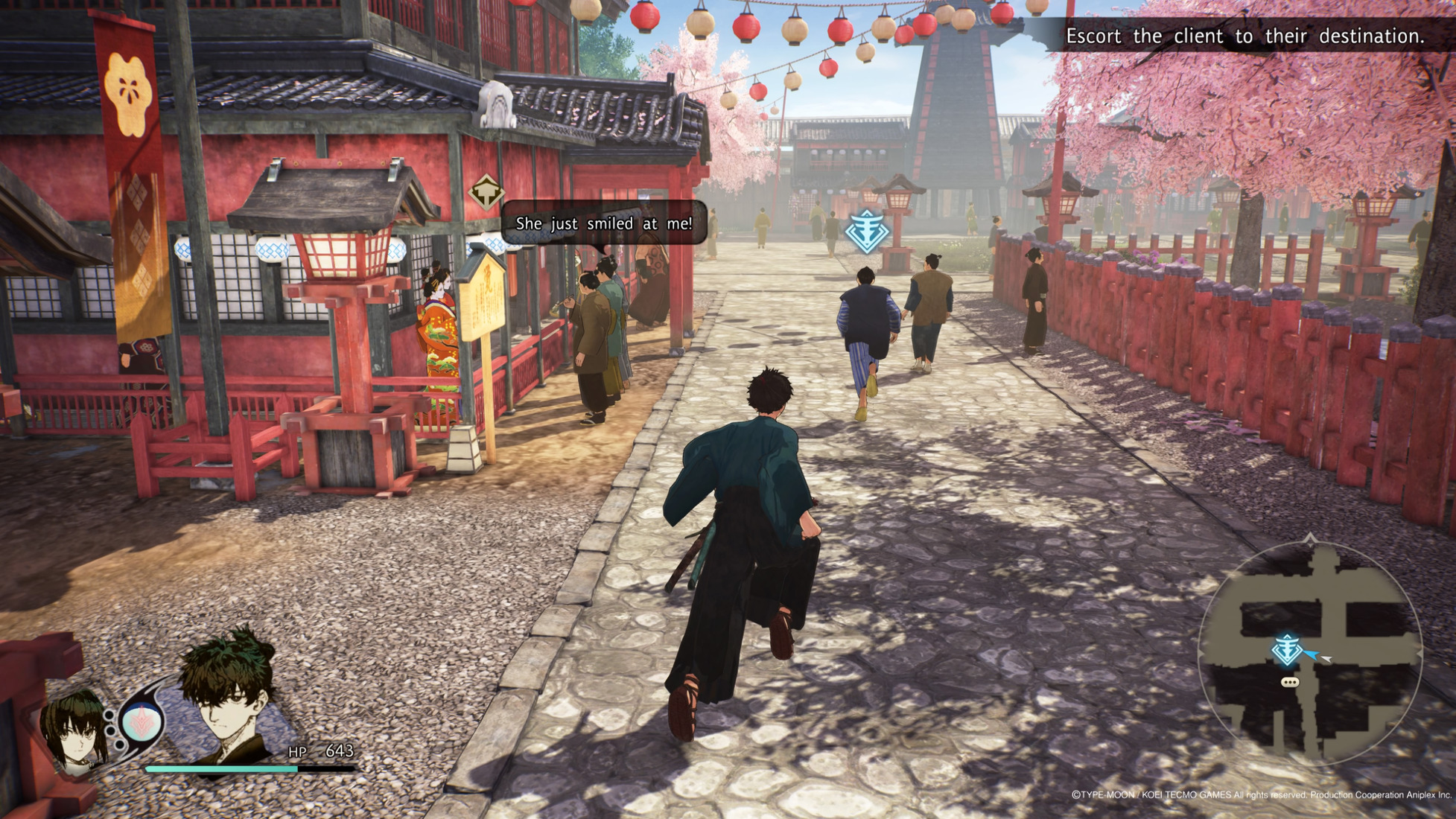Click the speech bubble icon on the minimap
Screen dimensions: 1456x819
(x=1290, y=682)
